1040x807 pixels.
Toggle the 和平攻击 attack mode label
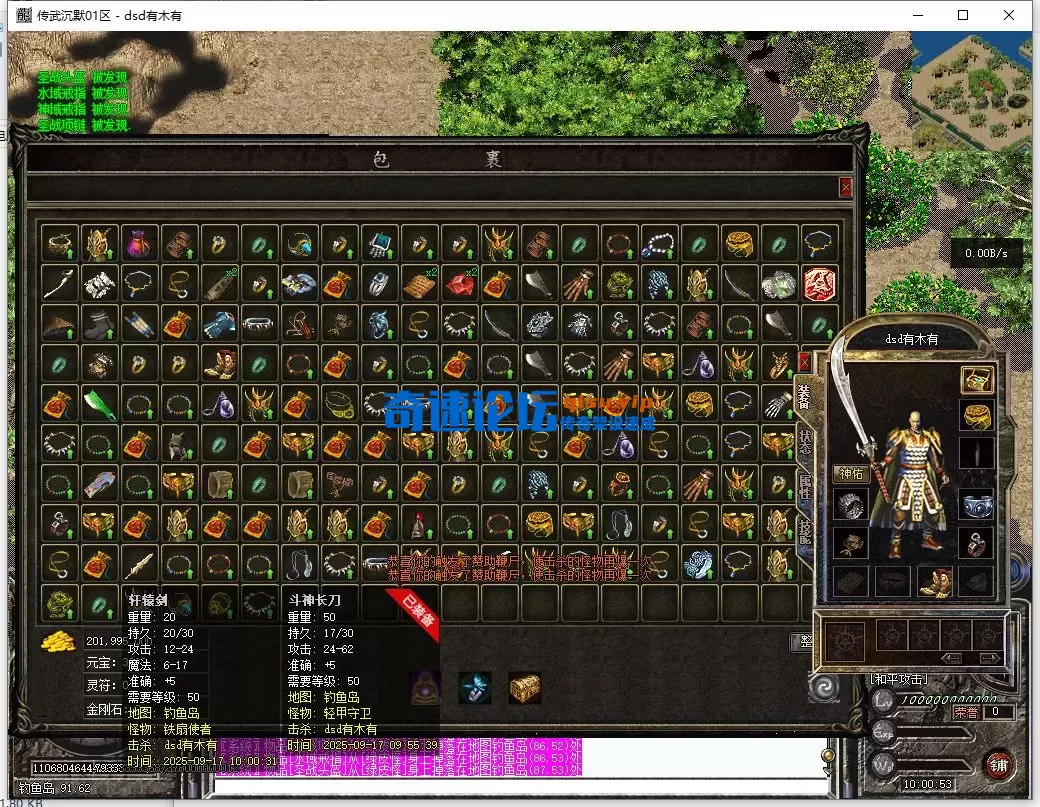coord(899,680)
